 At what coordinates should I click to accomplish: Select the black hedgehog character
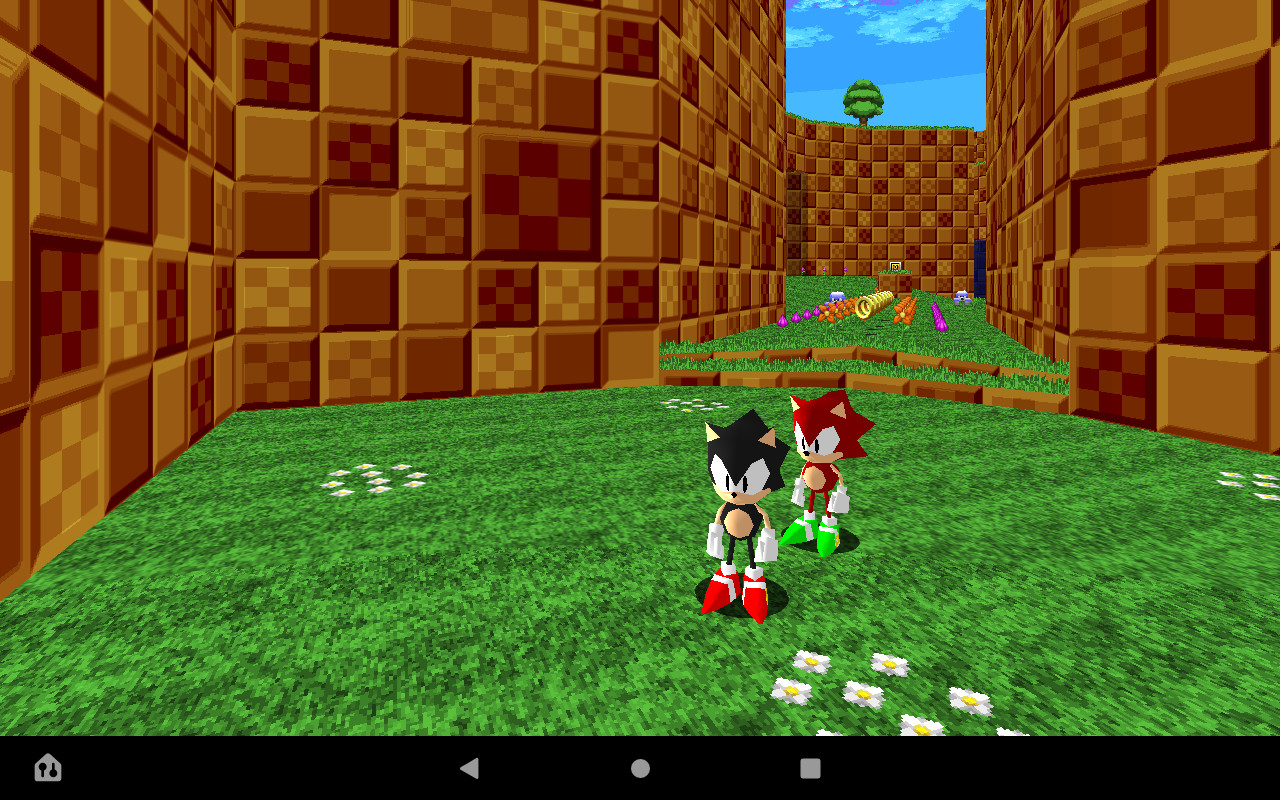point(742,500)
